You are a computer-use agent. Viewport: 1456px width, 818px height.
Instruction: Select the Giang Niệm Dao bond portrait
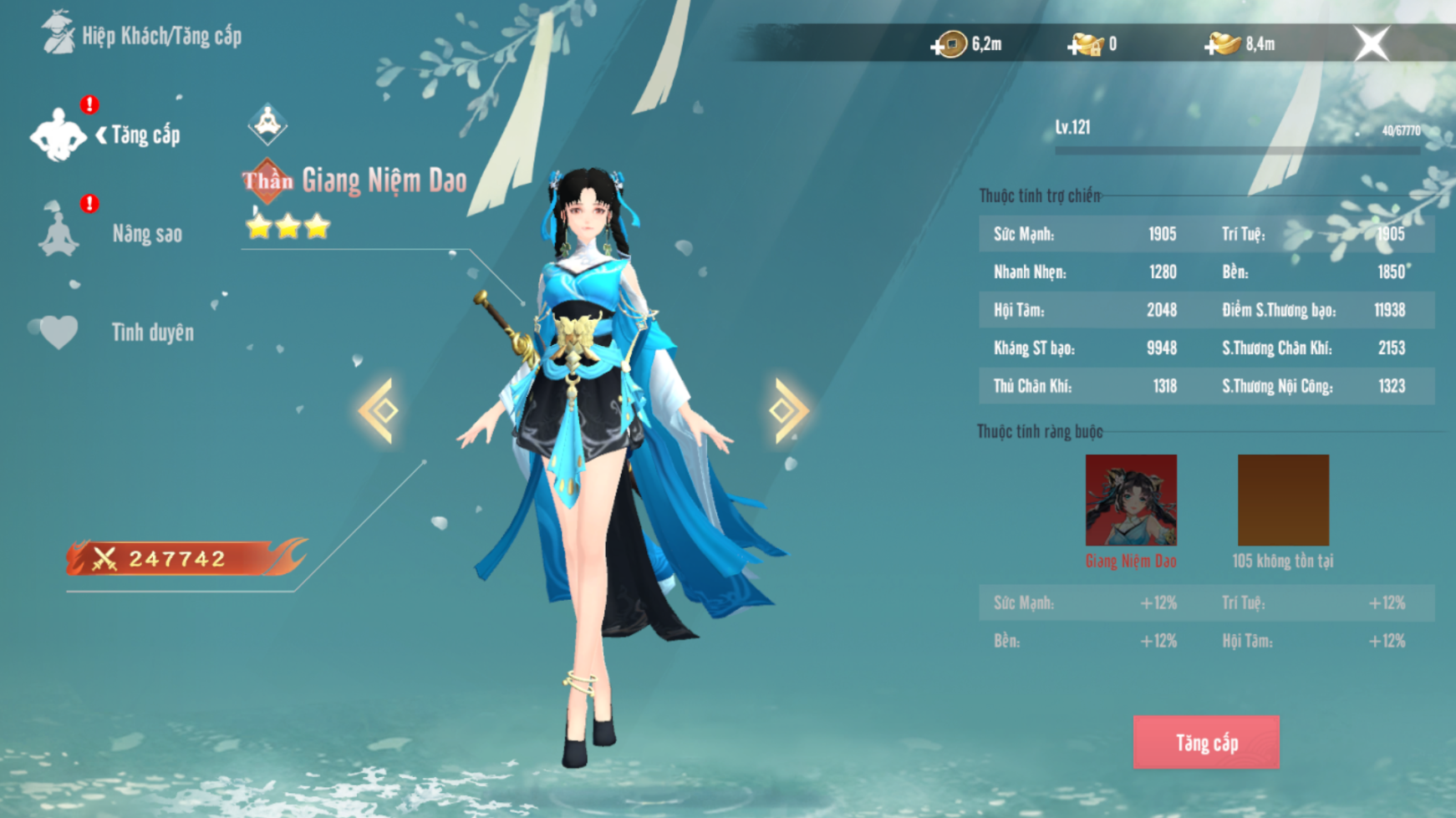click(1131, 500)
